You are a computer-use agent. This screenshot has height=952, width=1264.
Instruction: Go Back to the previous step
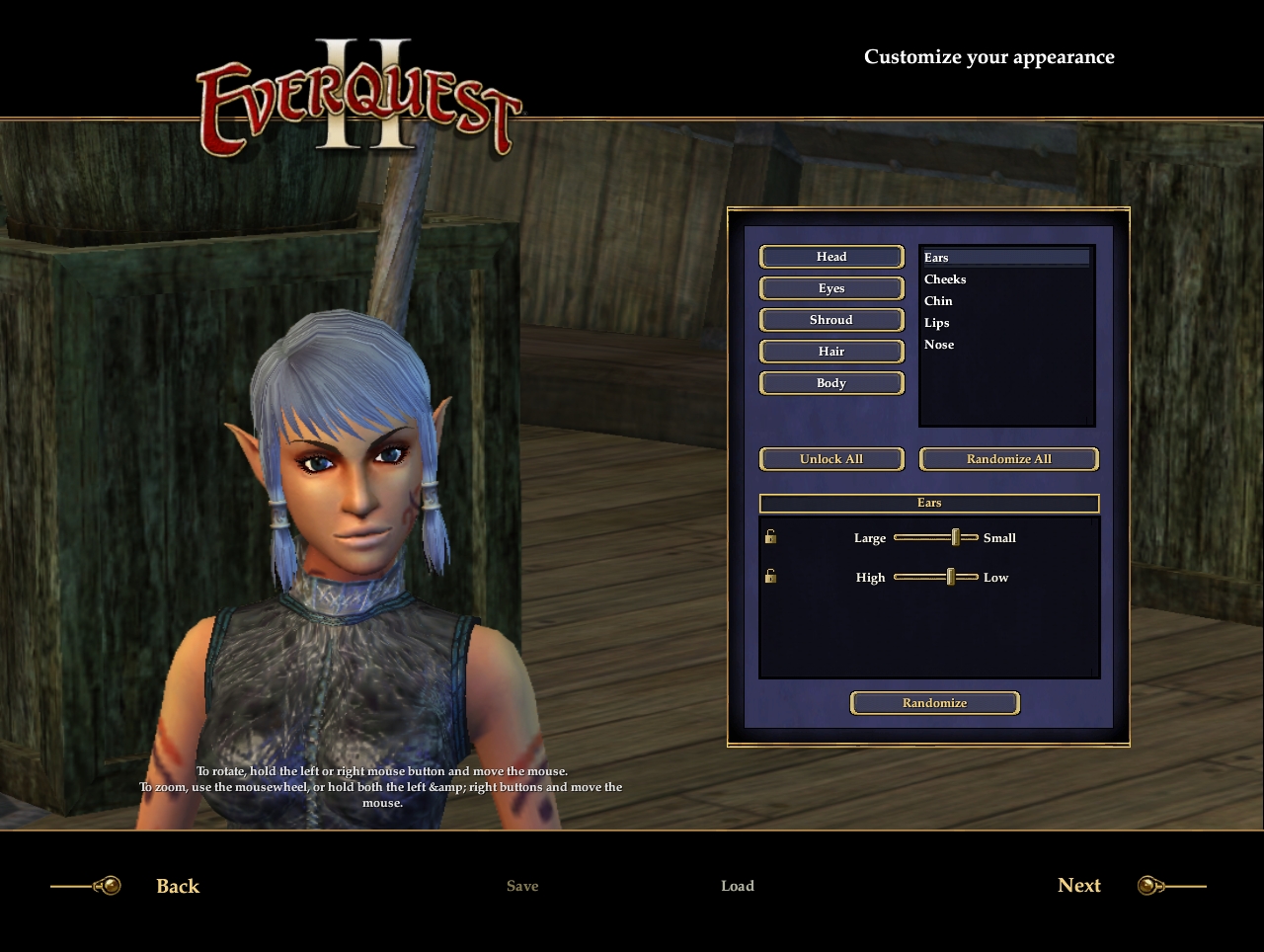[x=178, y=886]
